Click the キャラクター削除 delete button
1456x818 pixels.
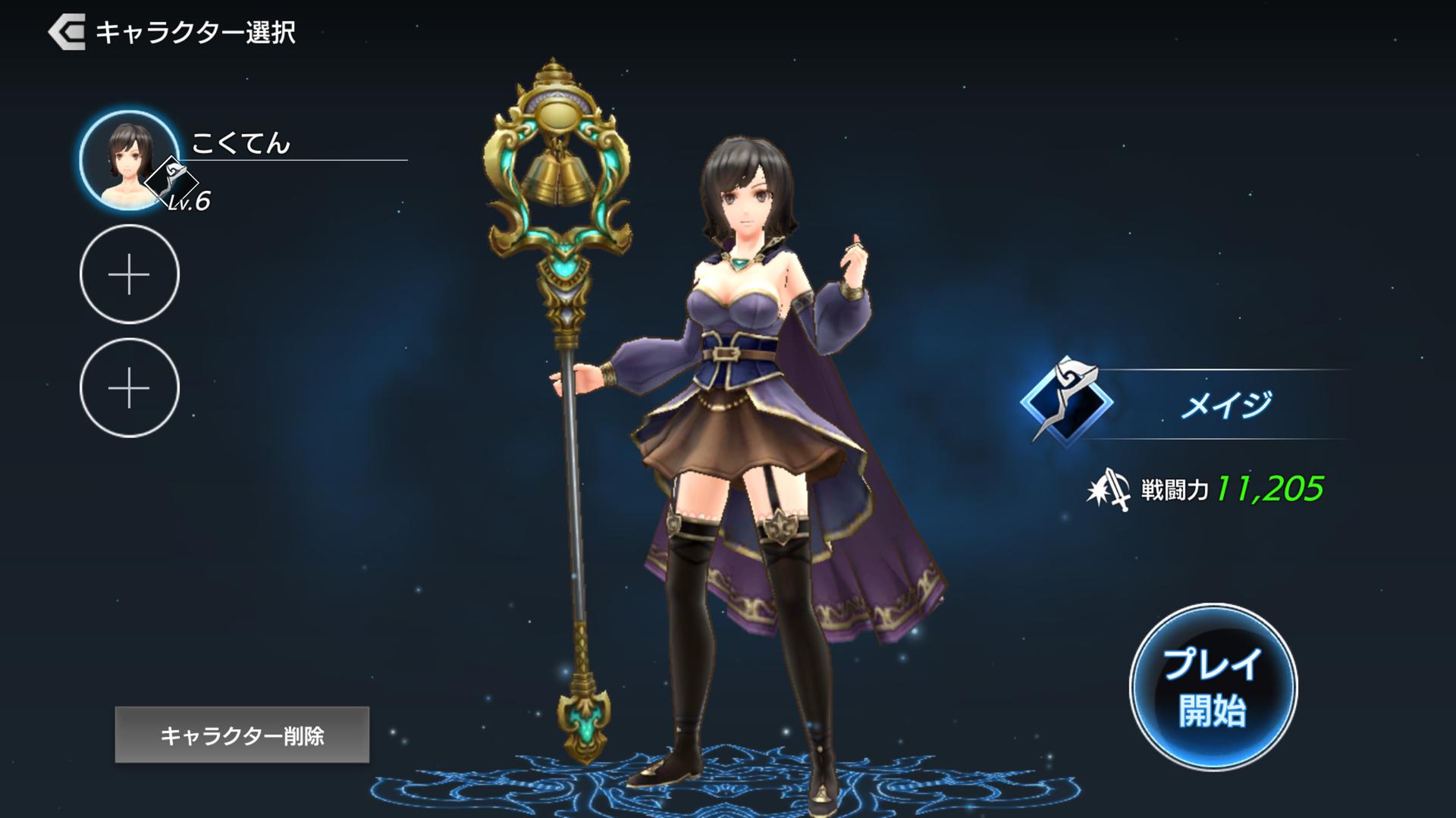point(242,735)
